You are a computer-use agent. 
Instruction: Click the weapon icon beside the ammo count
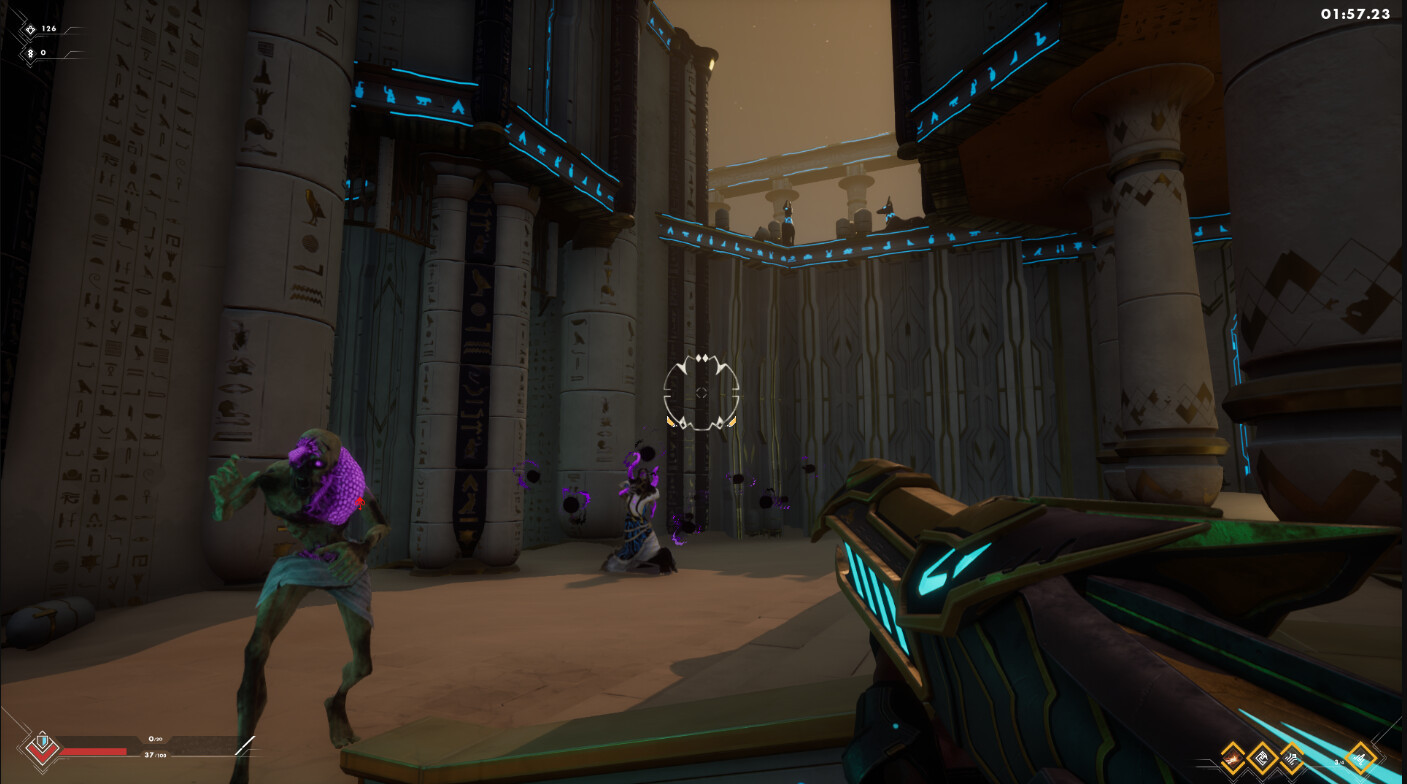pyautogui.click(x=1361, y=757)
